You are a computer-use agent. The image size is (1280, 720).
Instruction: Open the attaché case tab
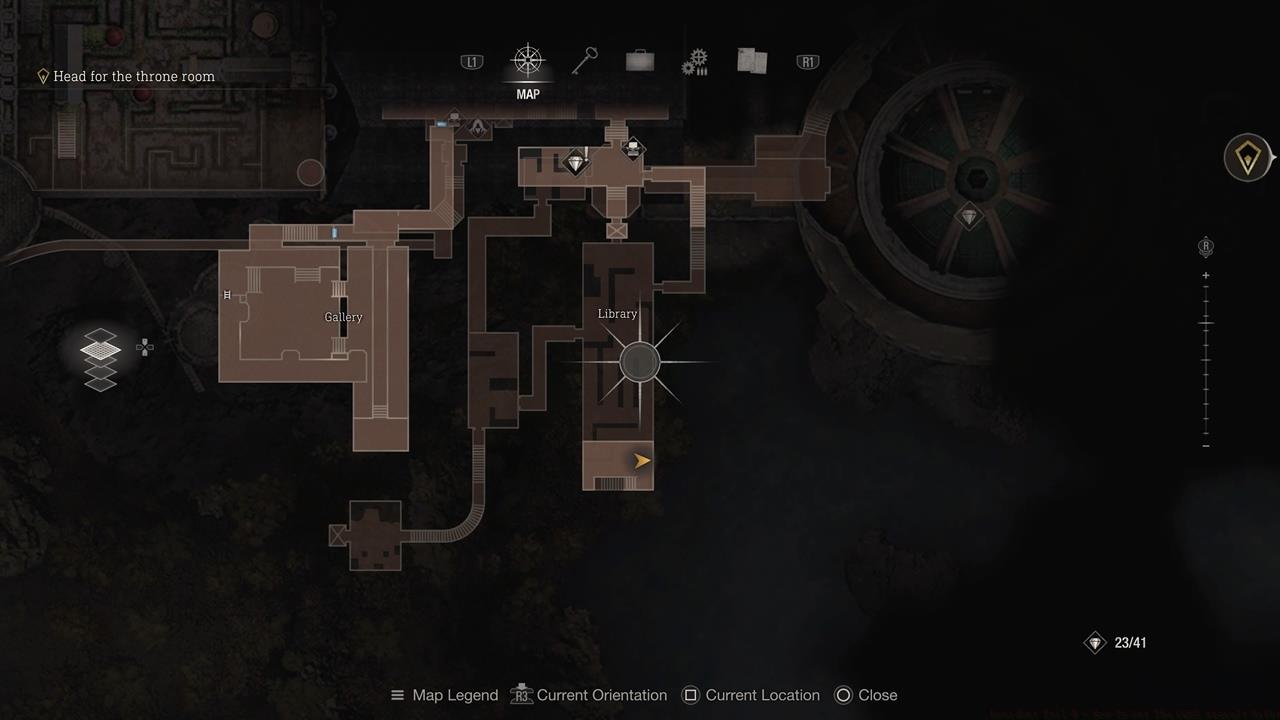[640, 62]
